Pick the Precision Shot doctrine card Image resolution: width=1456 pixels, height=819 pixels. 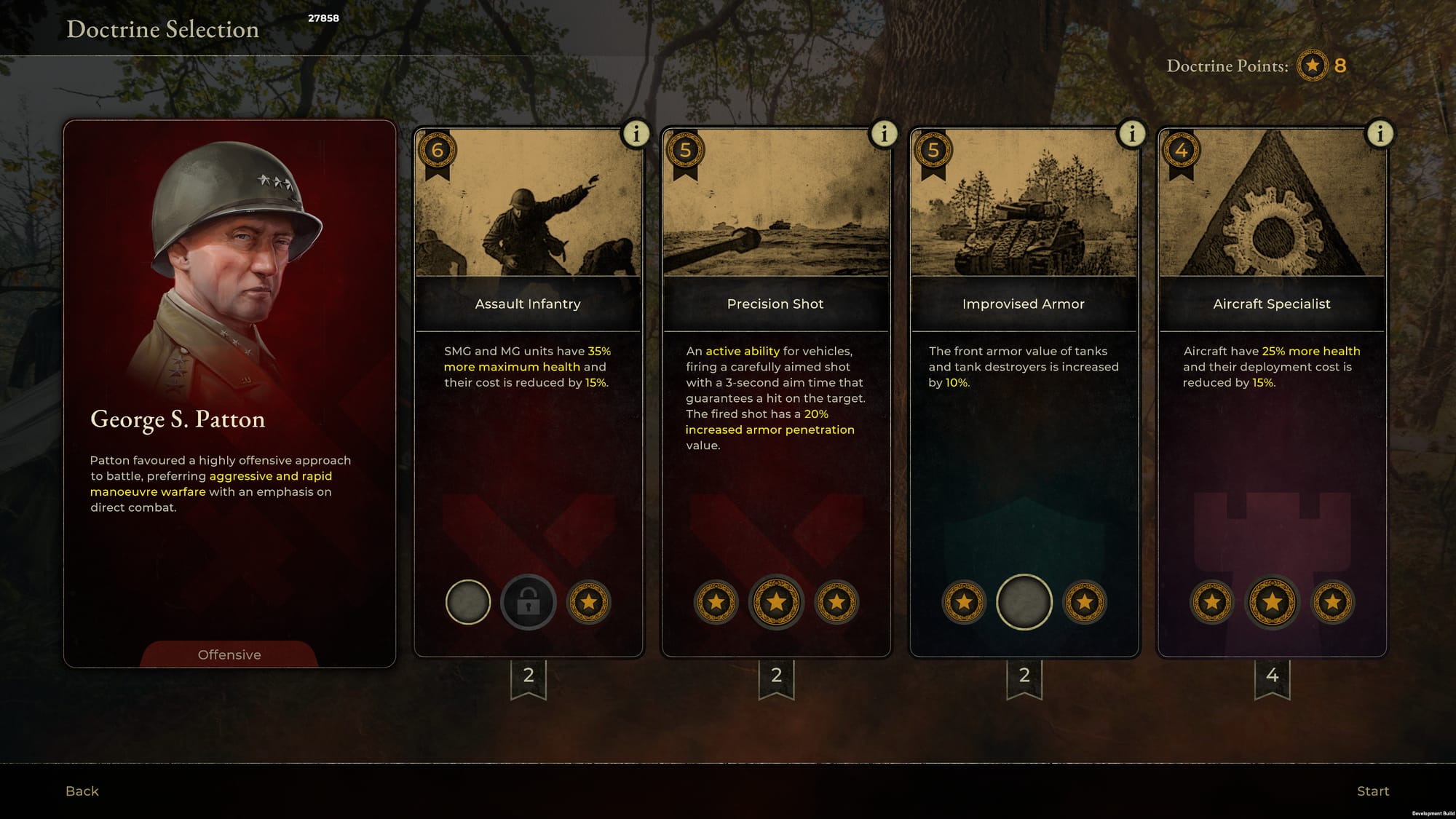tap(775, 304)
